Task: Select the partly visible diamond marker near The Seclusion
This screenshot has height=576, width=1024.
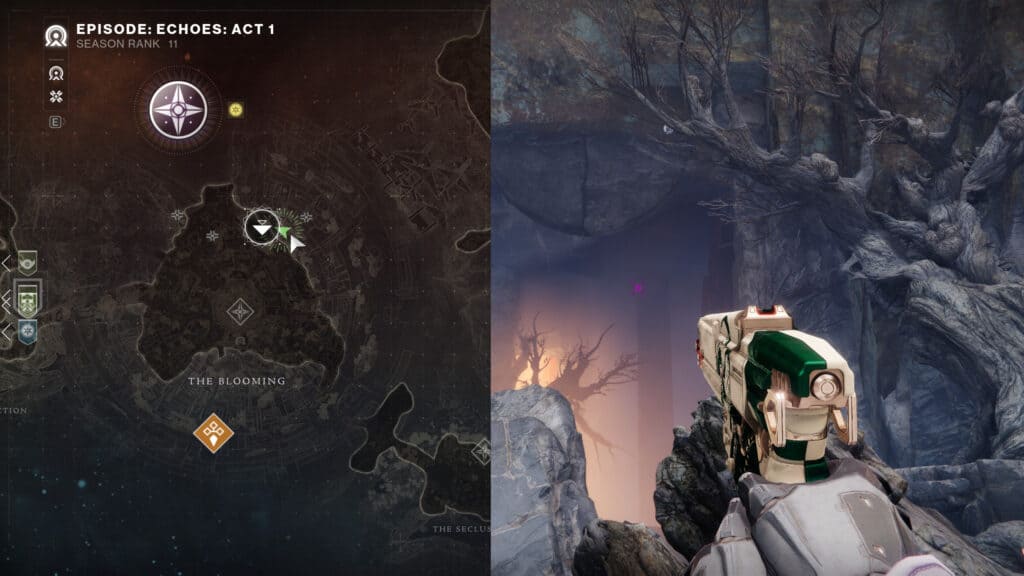Action: tap(482, 451)
